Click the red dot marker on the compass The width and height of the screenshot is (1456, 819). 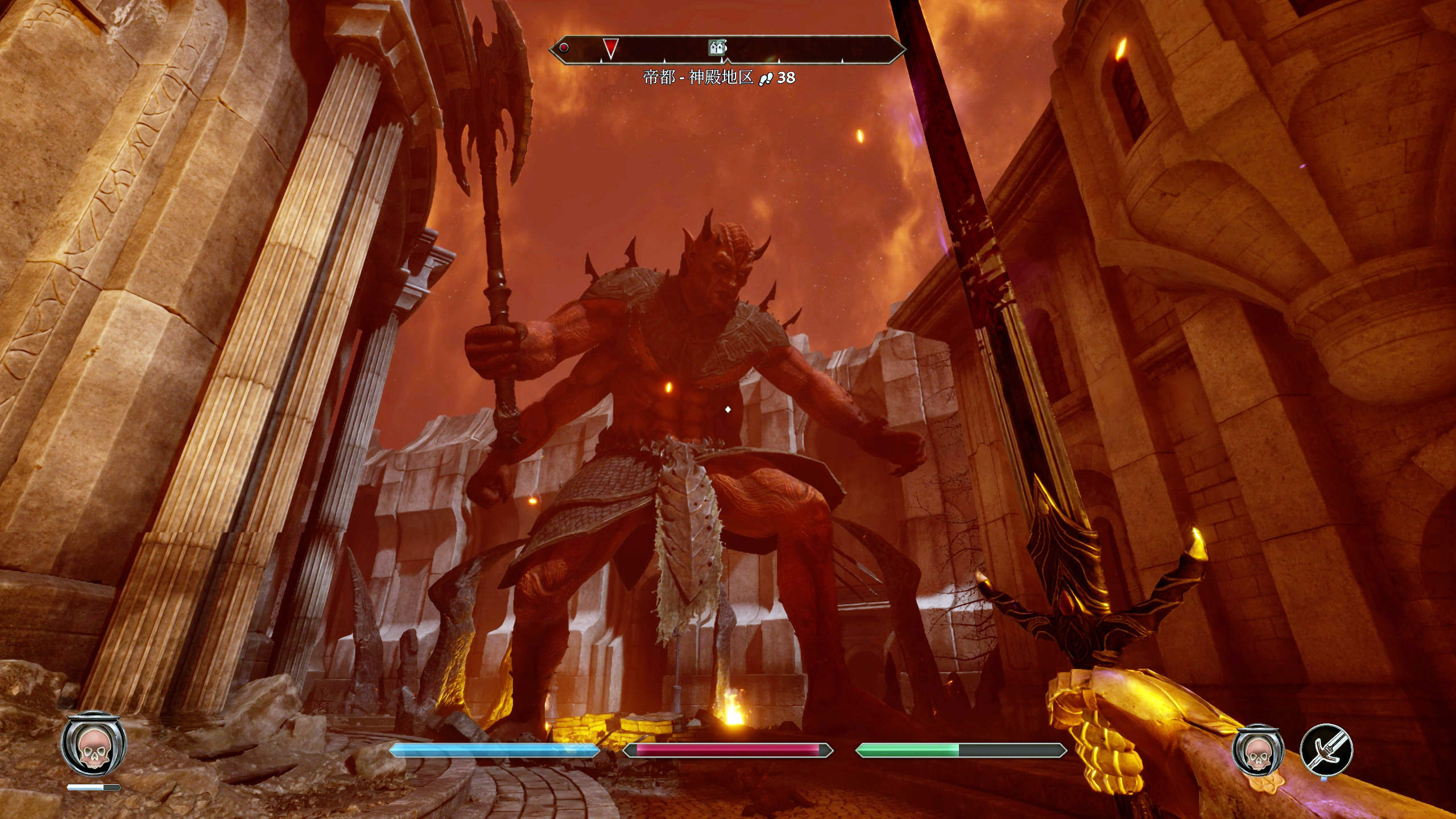coord(564,48)
